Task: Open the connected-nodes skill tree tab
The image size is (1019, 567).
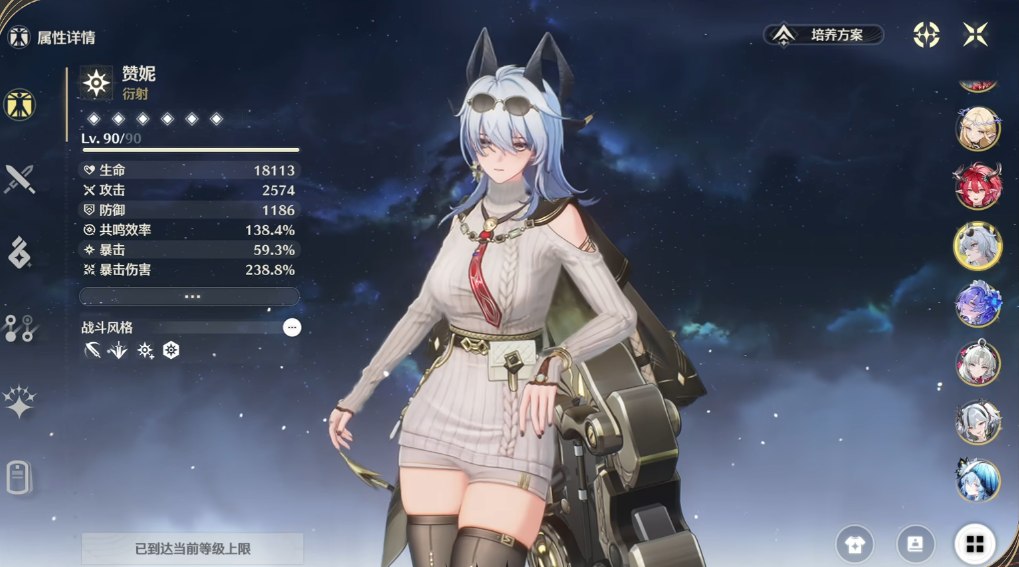Action: (x=20, y=328)
